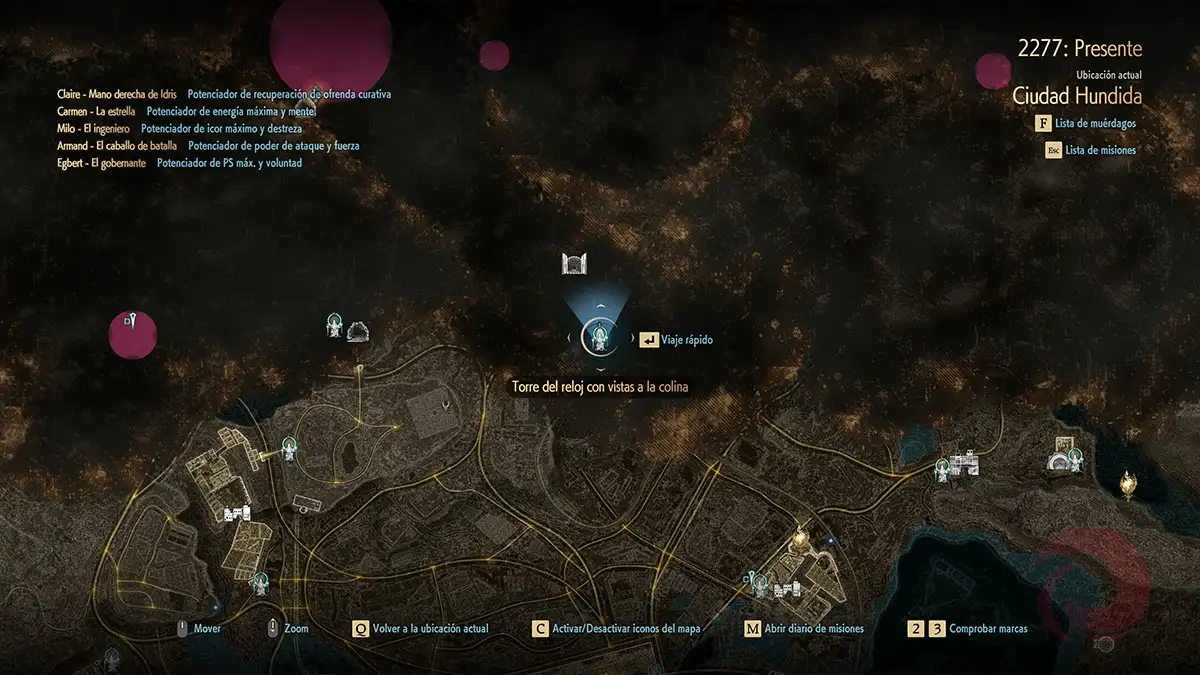
Task: Click the pin marker inside the pink circle
Action: tap(131, 319)
